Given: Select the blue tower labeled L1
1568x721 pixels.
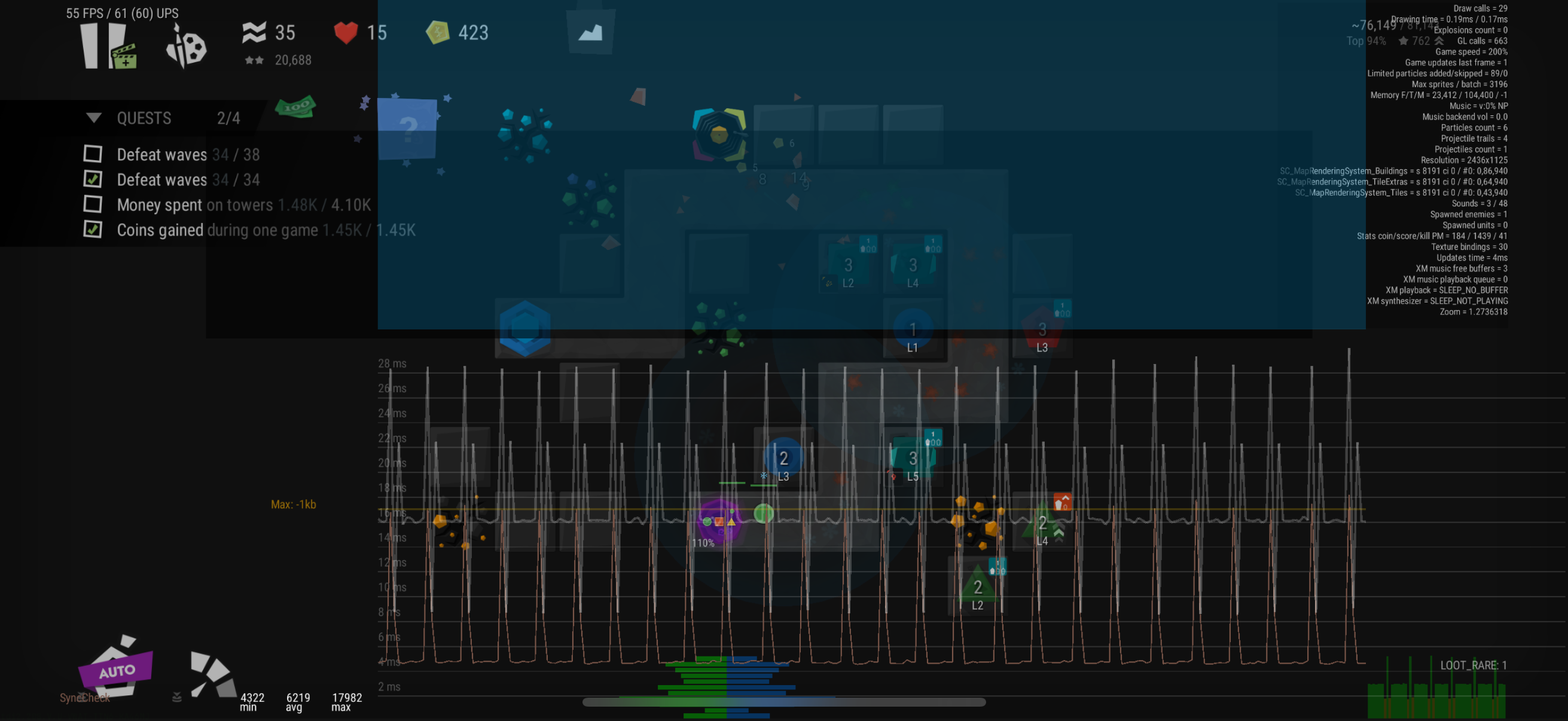Looking at the screenshot, I should pos(913,331).
